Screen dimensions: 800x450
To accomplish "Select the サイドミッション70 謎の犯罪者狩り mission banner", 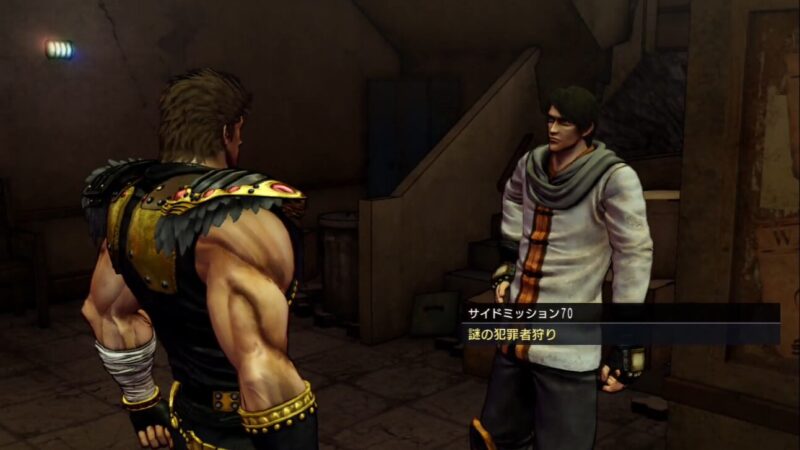I will point(622,325).
